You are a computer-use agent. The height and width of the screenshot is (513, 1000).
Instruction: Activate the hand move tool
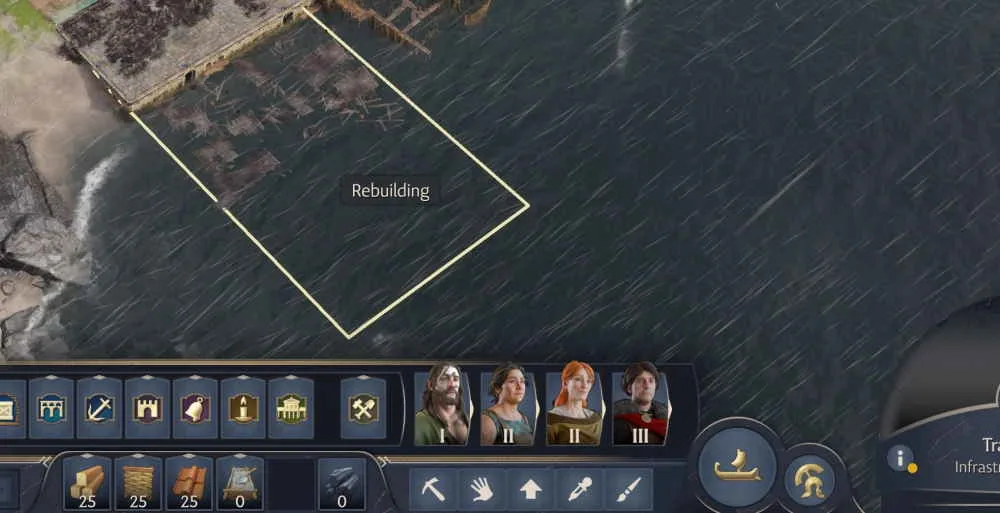pyautogui.click(x=482, y=489)
